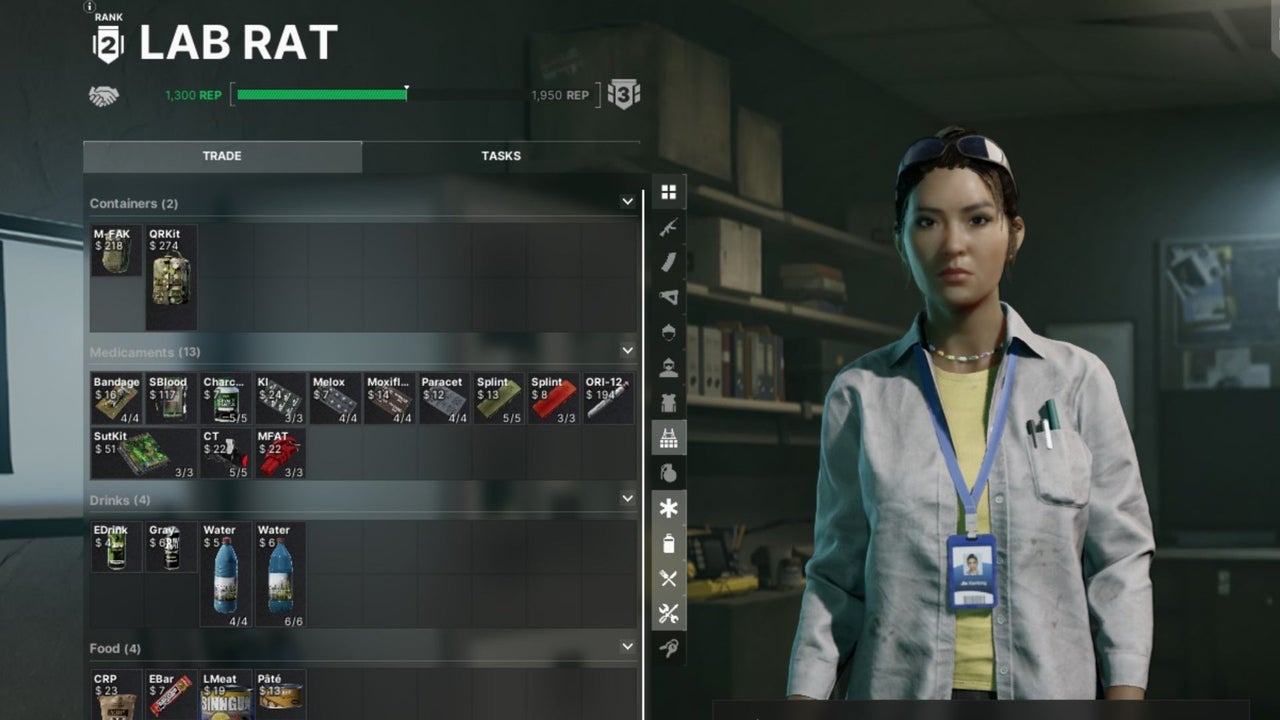
Task: Collapse the Containers section
Action: pos(627,202)
